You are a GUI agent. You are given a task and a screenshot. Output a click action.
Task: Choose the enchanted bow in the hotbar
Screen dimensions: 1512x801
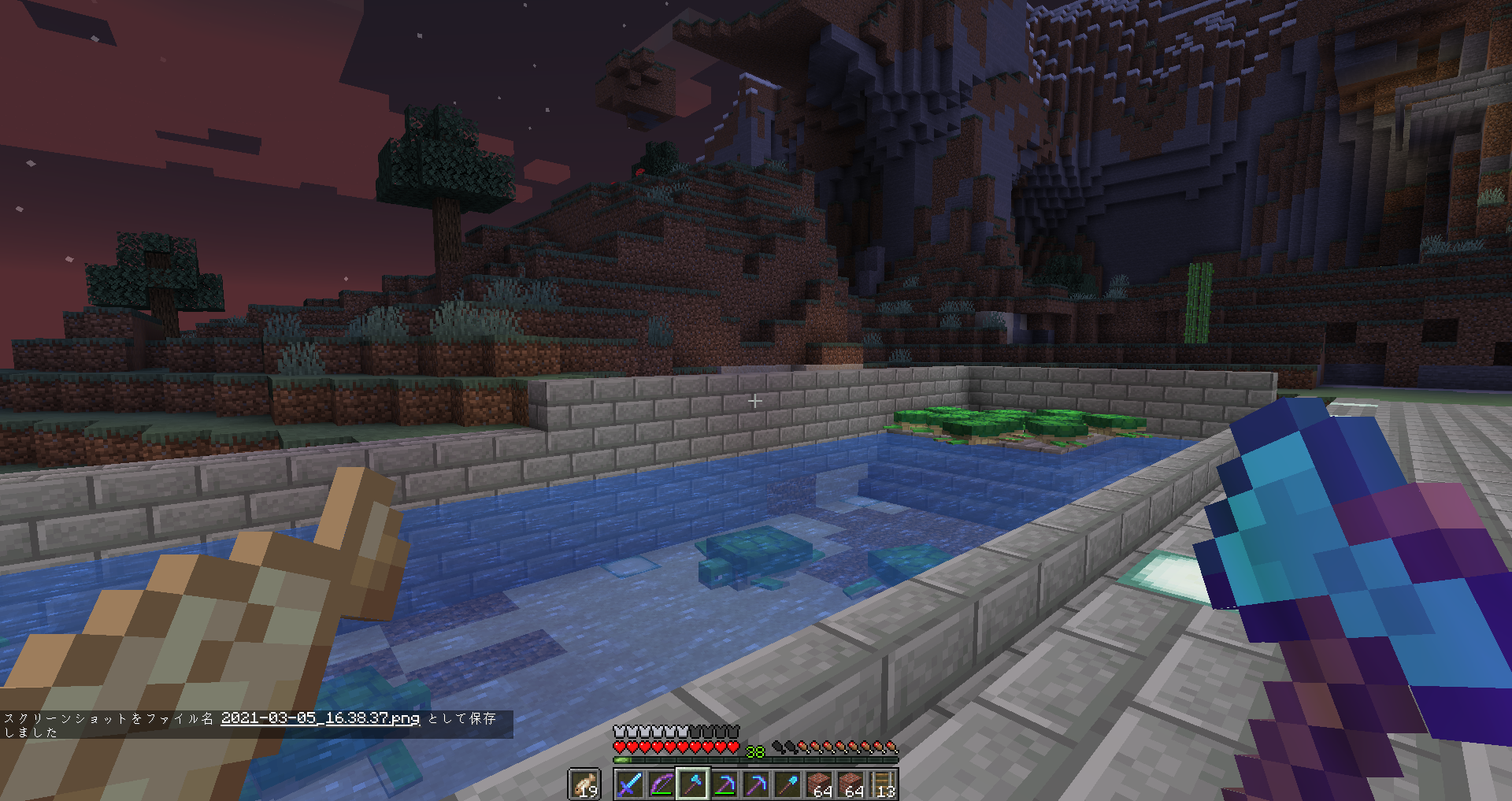tap(661, 784)
